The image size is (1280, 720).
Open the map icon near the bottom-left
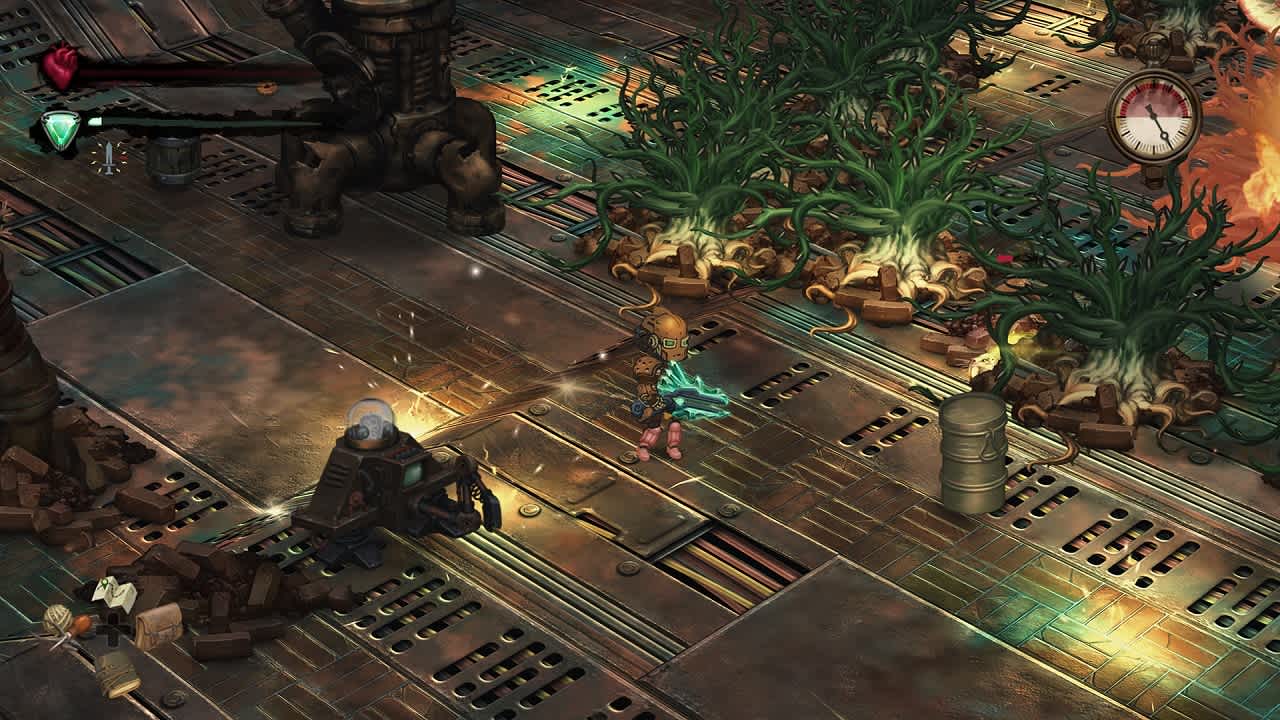click(x=113, y=593)
